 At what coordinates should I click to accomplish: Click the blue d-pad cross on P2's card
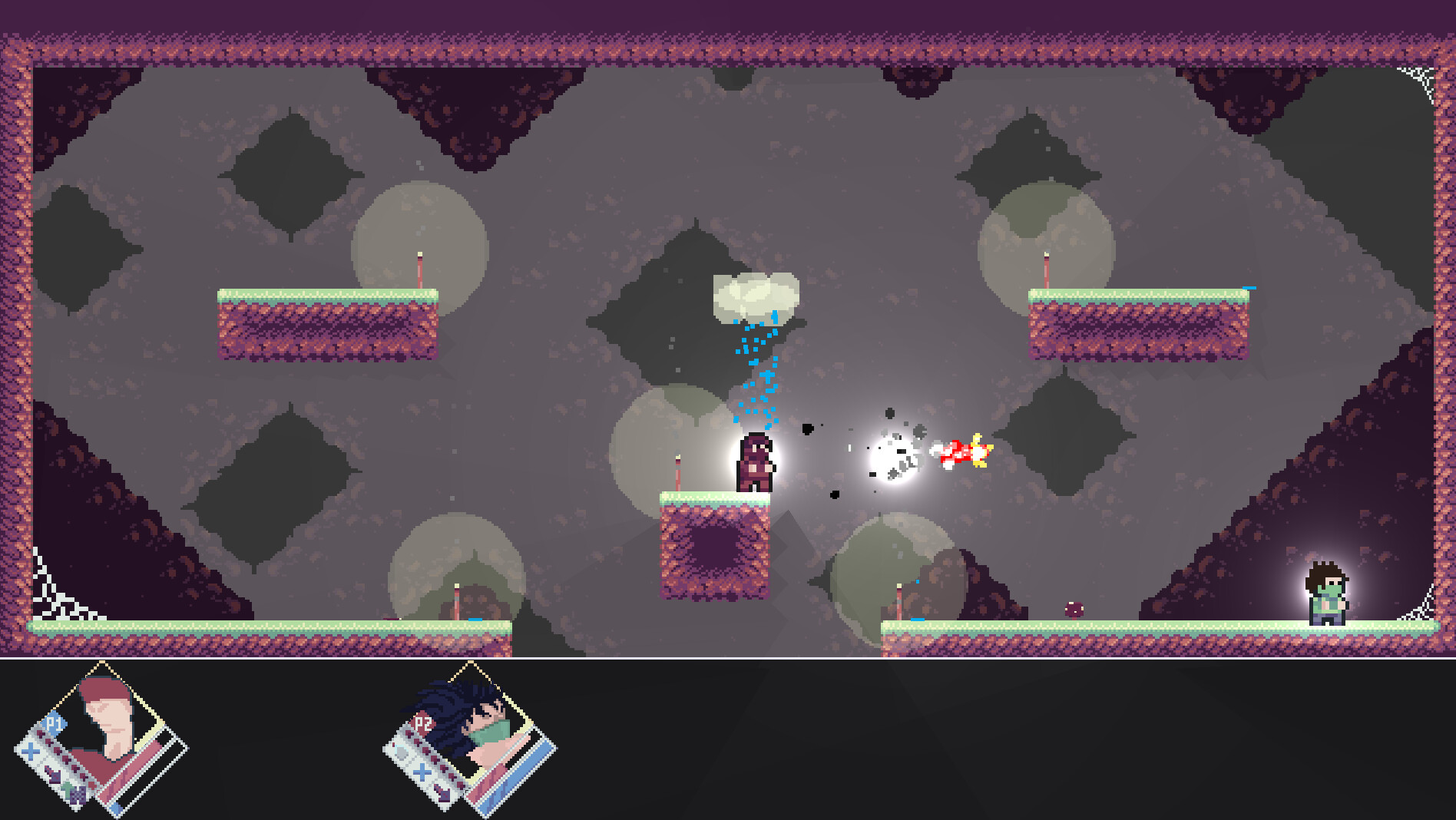[x=422, y=772]
